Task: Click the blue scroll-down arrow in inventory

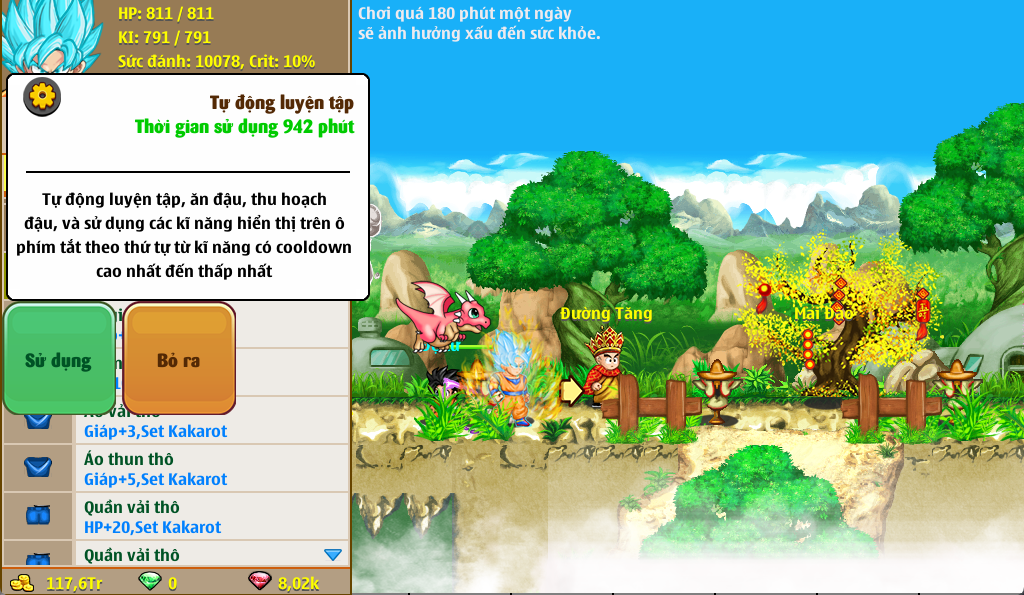Action: click(x=333, y=554)
